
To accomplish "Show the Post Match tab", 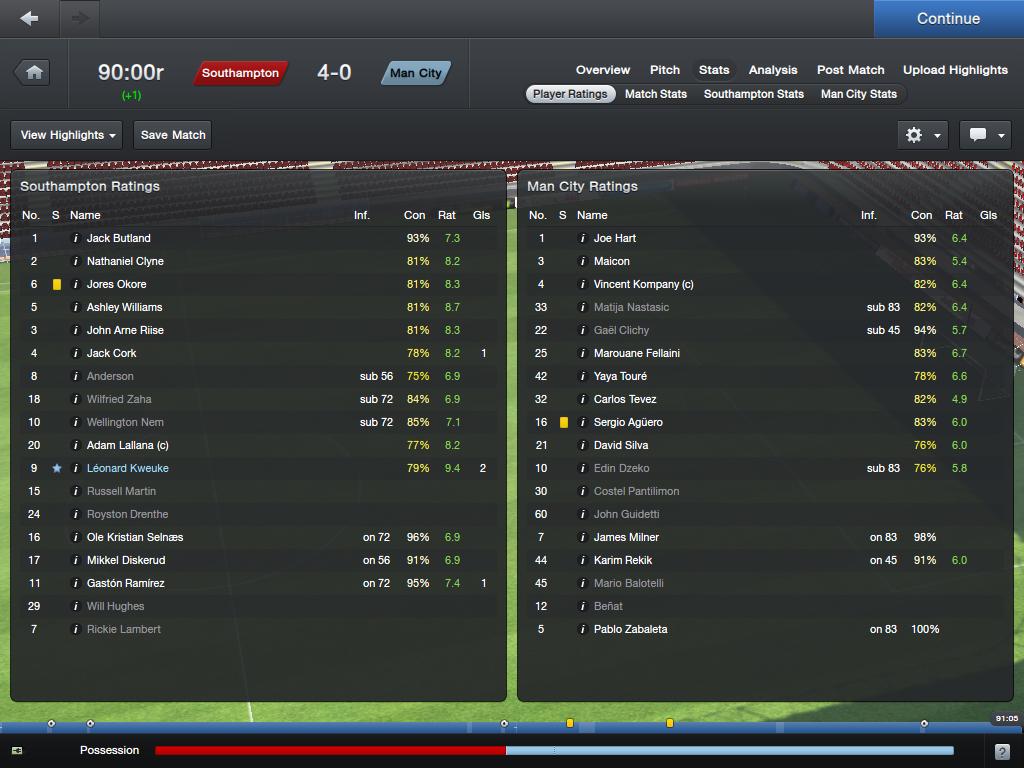I will point(850,70).
